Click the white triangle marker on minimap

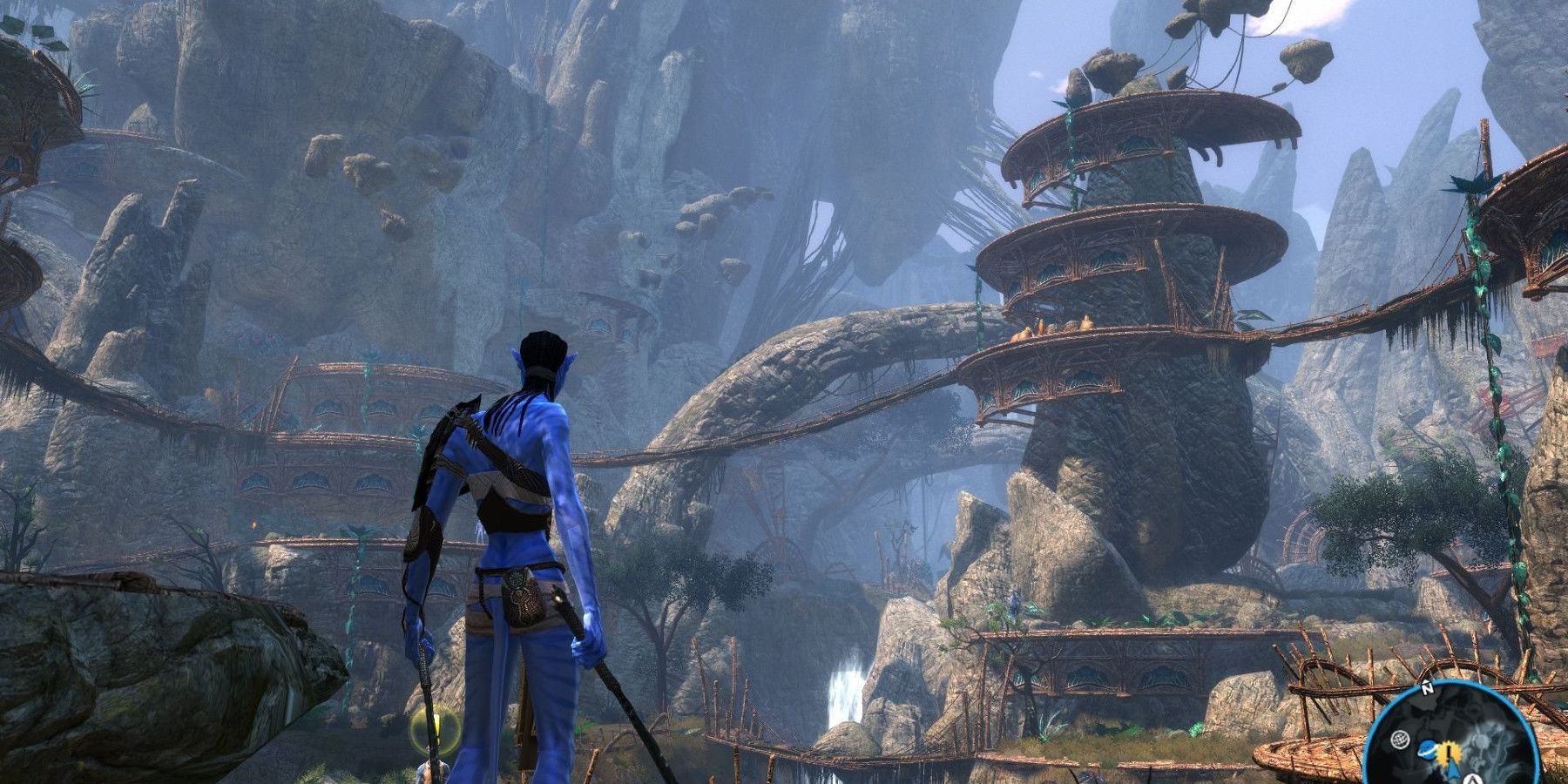[1471, 779]
